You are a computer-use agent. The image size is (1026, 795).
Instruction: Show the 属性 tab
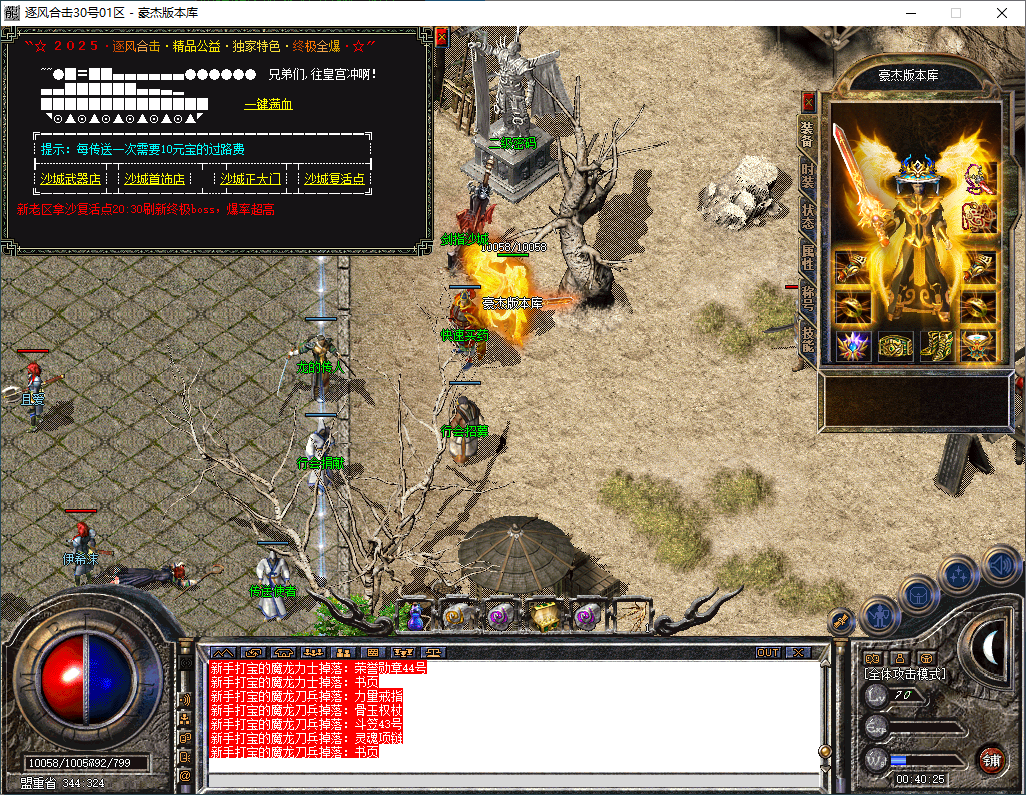pos(807,256)
